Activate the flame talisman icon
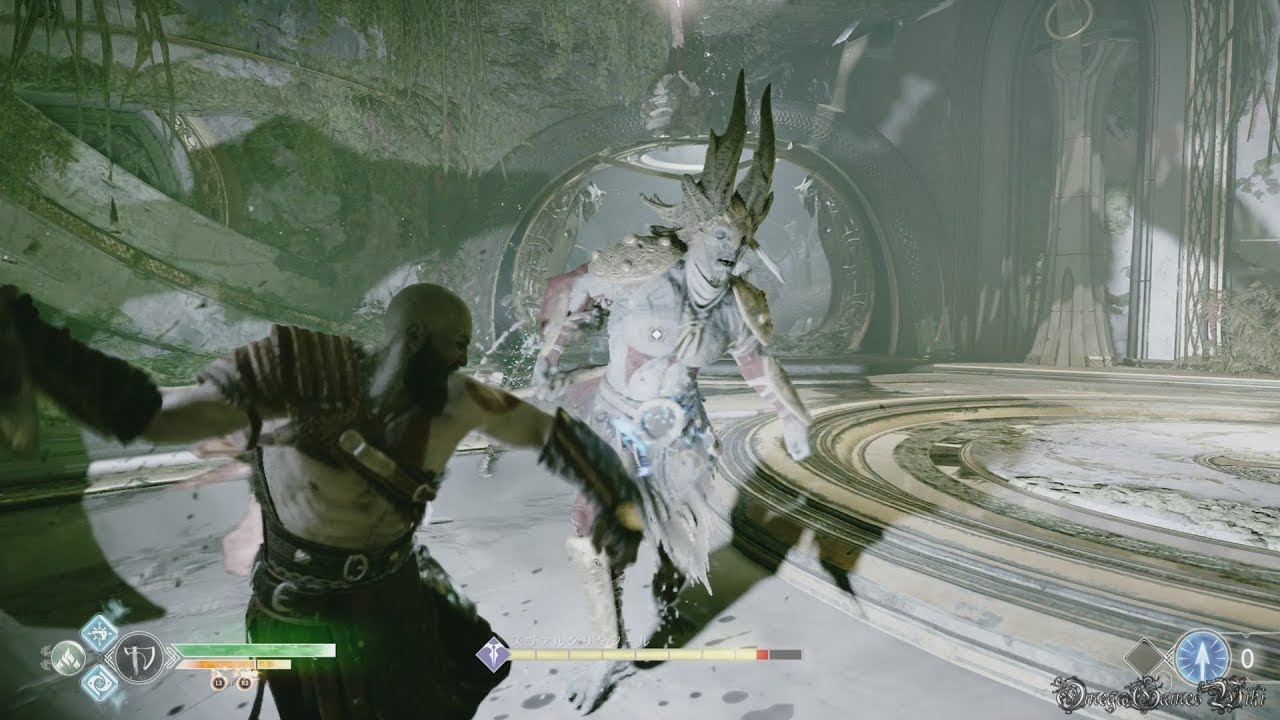Viewport: 1280px width, 720px height. tap(67, 657)
